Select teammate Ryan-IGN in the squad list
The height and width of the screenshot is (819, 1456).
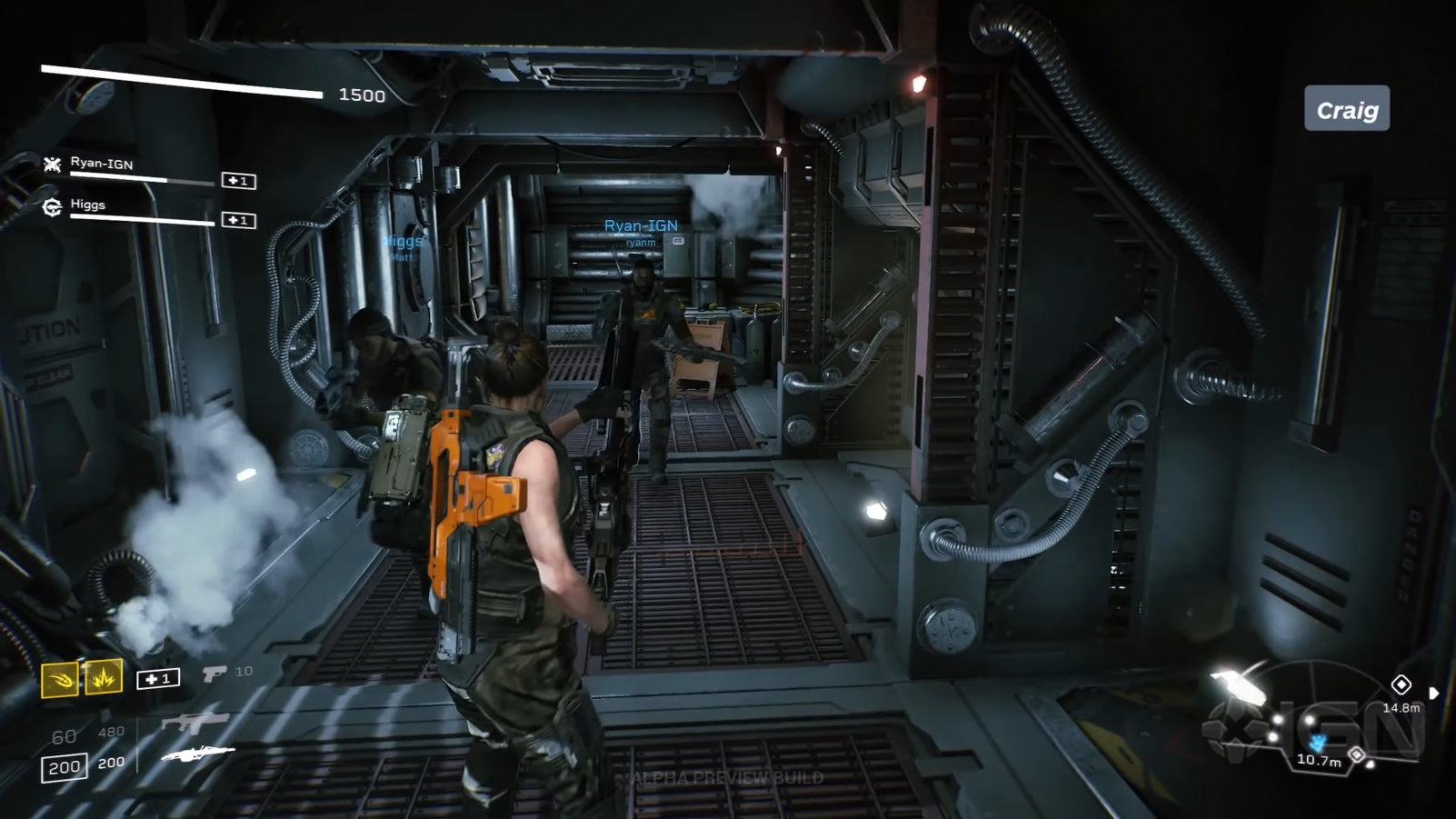point(102,165)
